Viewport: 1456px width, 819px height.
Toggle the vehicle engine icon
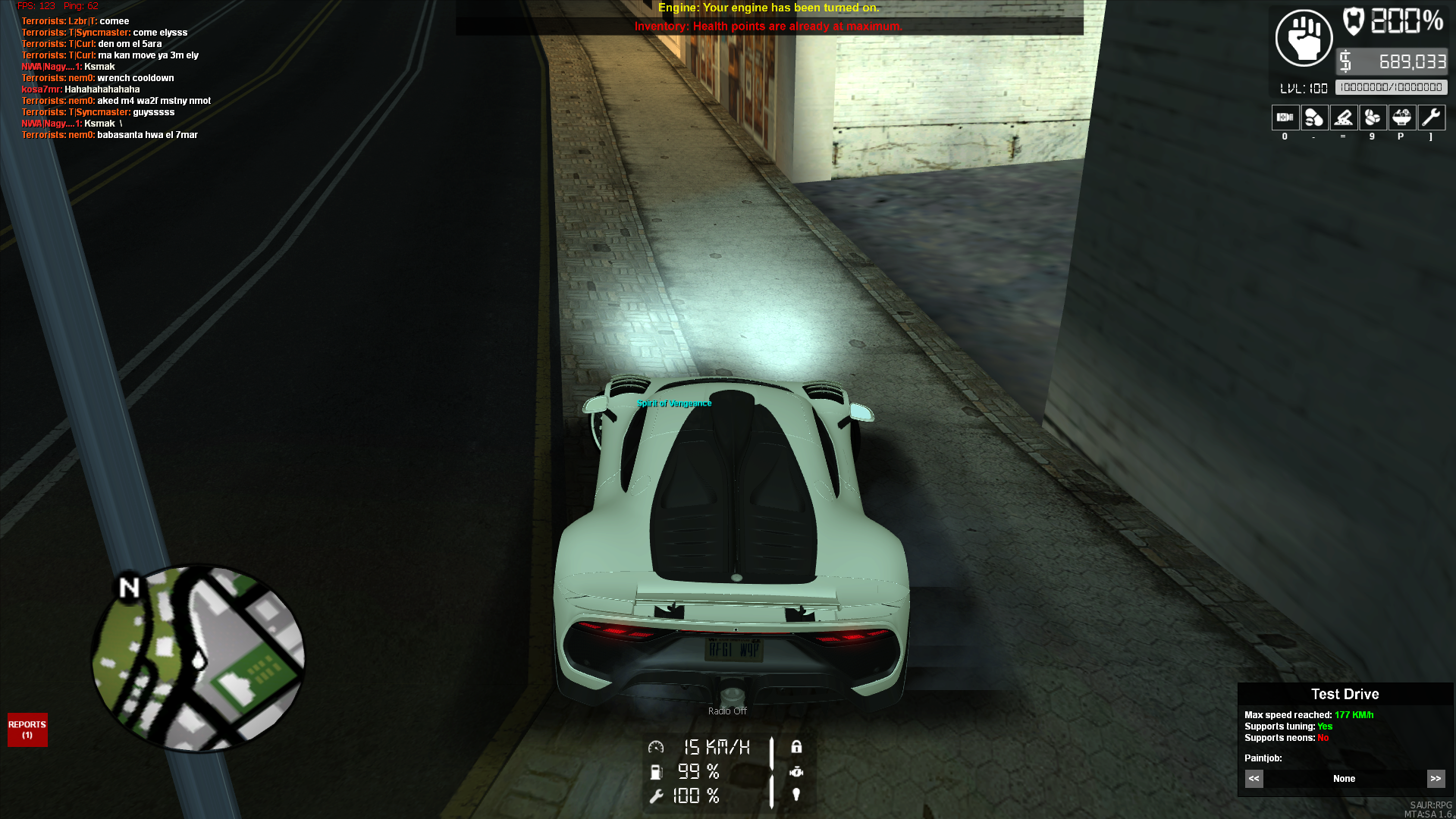(796, 771)
